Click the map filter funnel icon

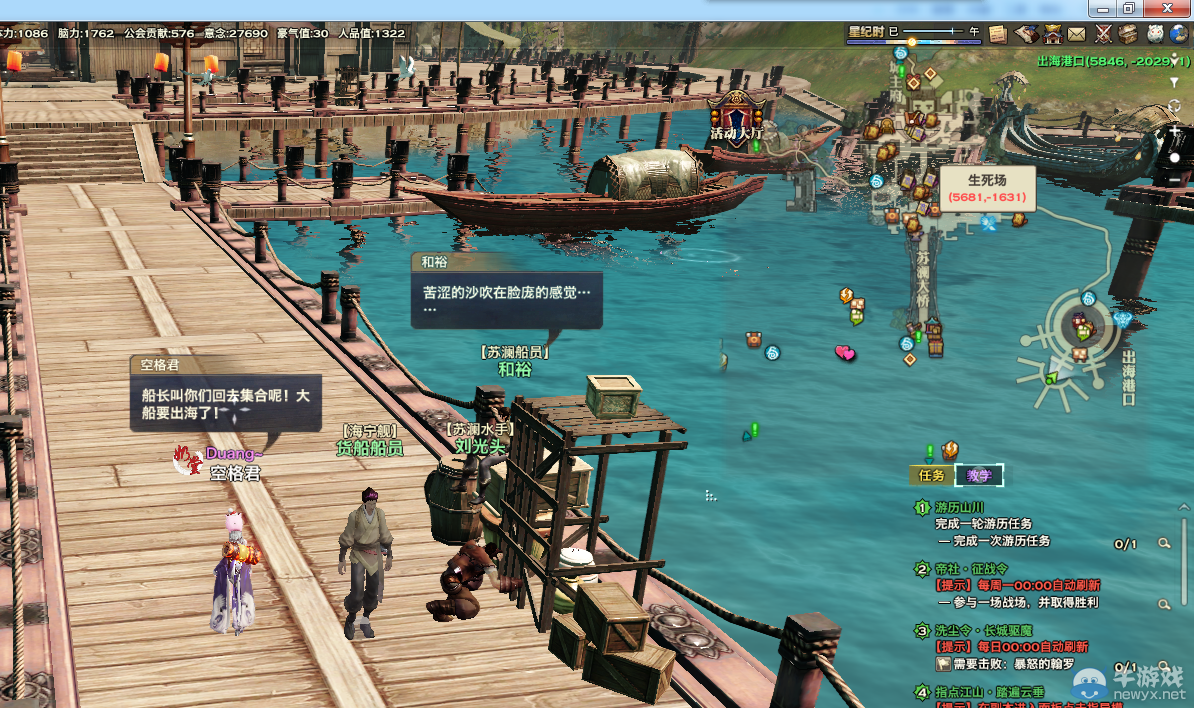1175,83
